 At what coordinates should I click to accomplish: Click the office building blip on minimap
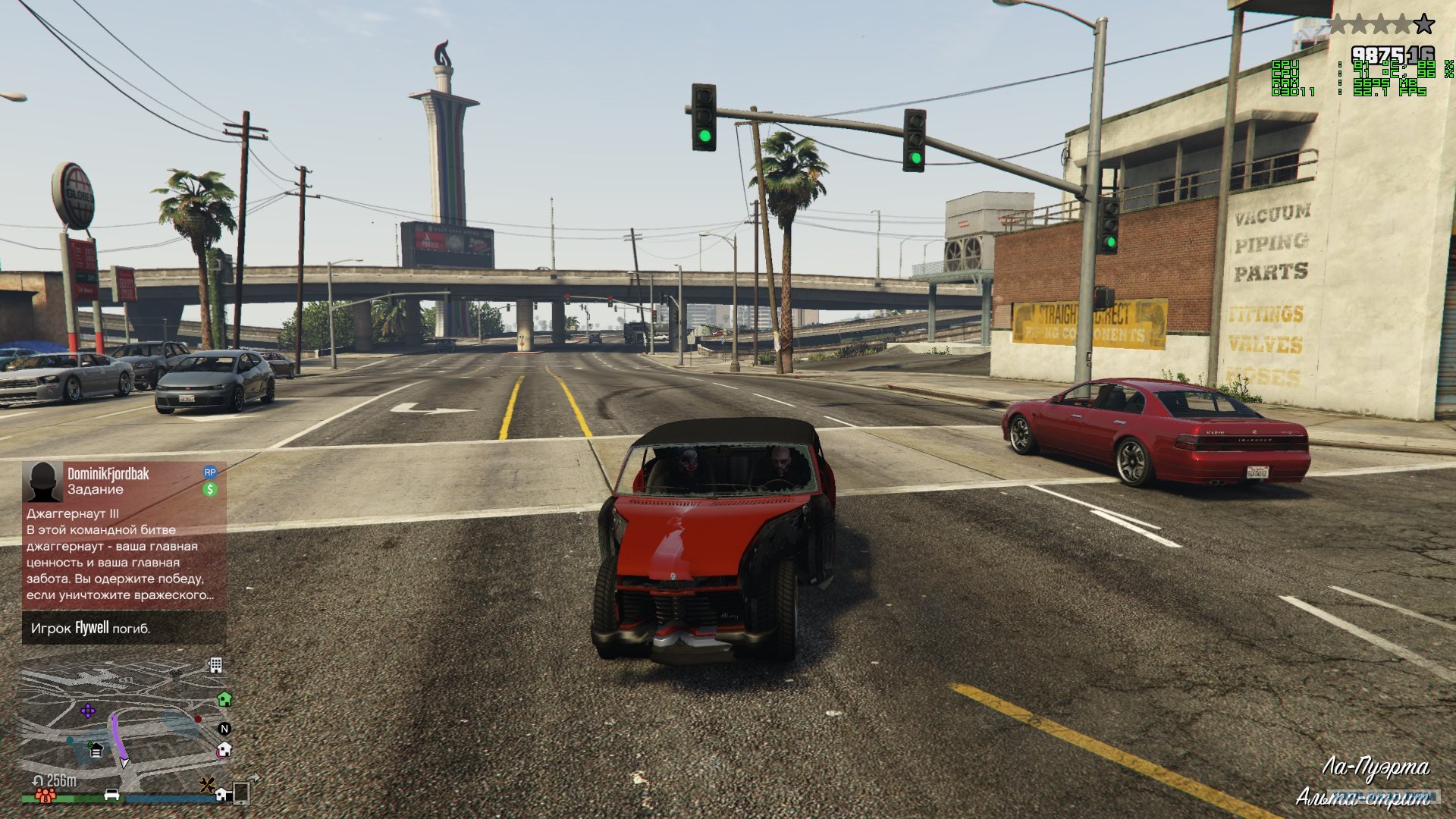[216, 665]
